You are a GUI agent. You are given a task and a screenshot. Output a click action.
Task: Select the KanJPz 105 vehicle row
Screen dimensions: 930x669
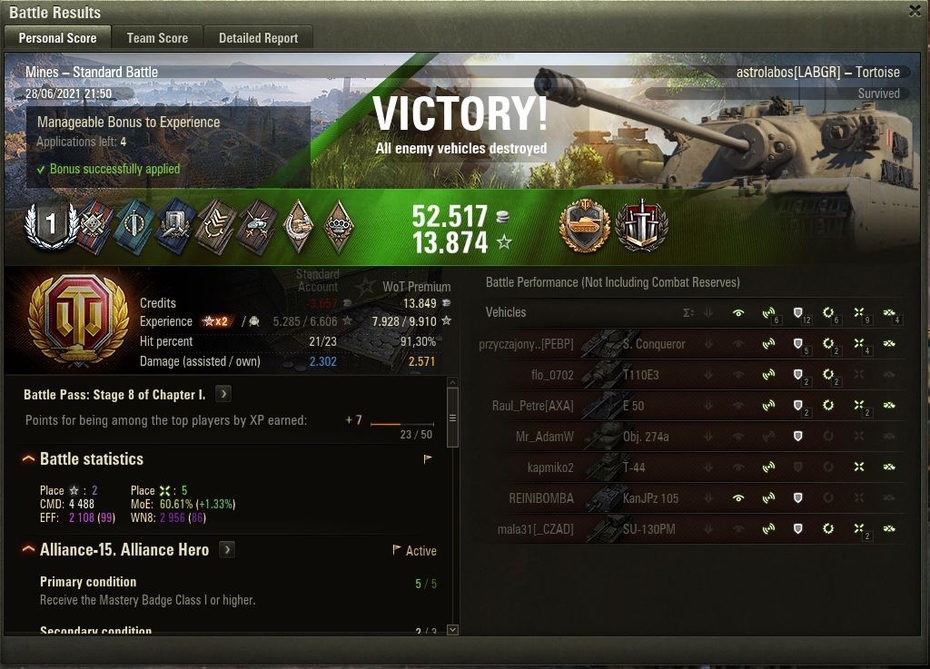coord(650,498)
